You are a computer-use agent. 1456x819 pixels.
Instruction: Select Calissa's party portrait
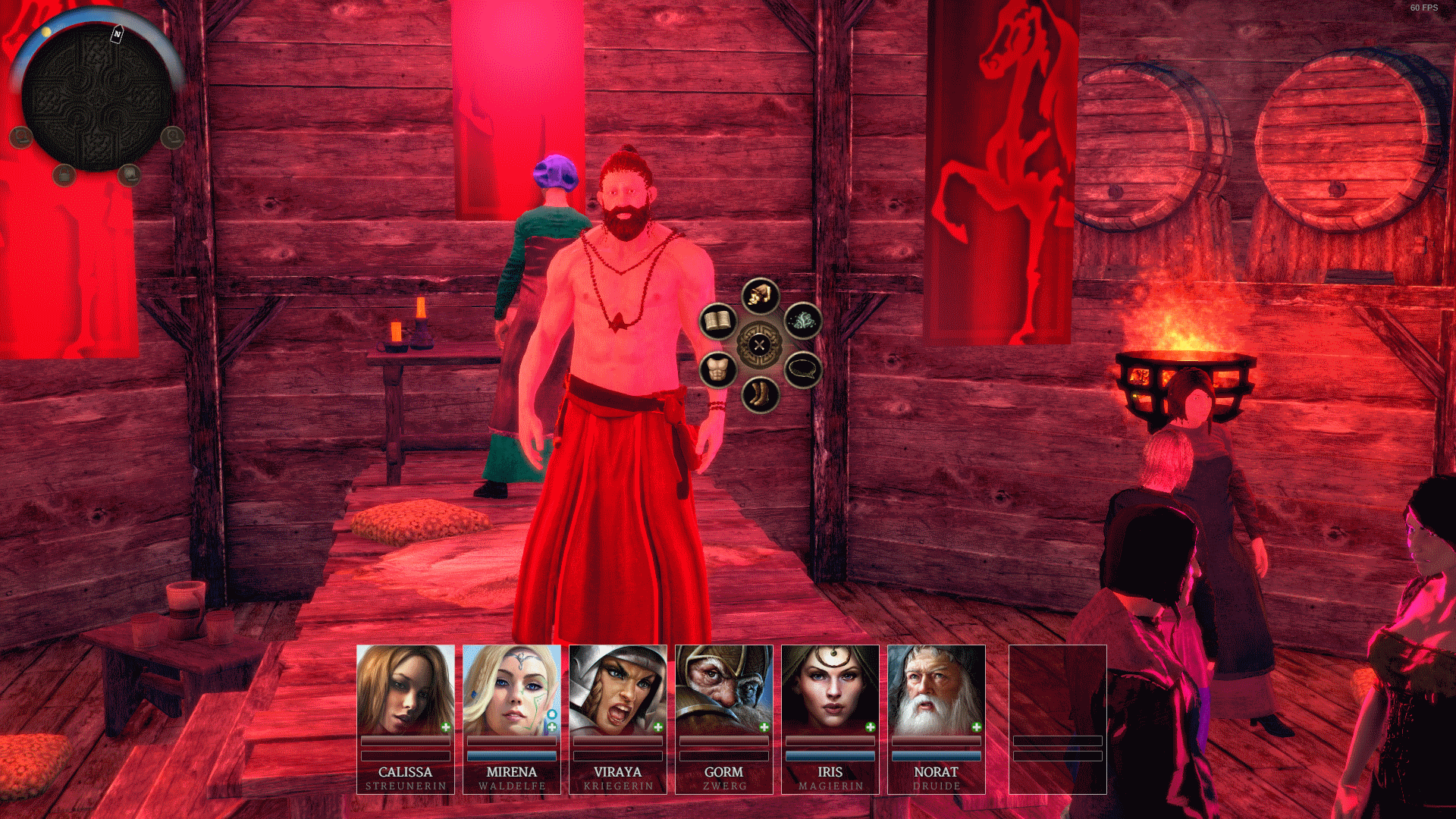406,690
